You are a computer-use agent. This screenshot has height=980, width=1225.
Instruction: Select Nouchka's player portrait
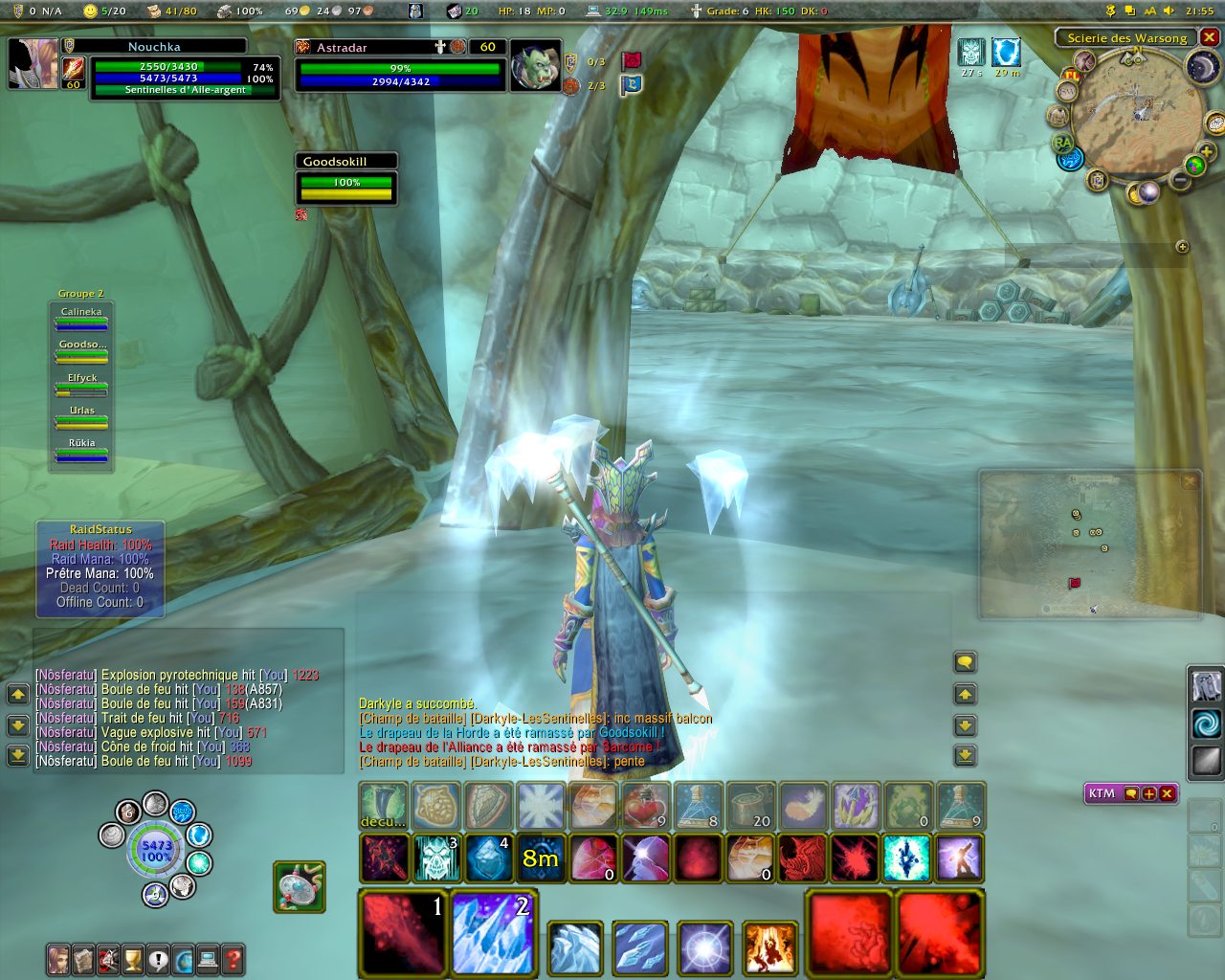pos(33,64)
